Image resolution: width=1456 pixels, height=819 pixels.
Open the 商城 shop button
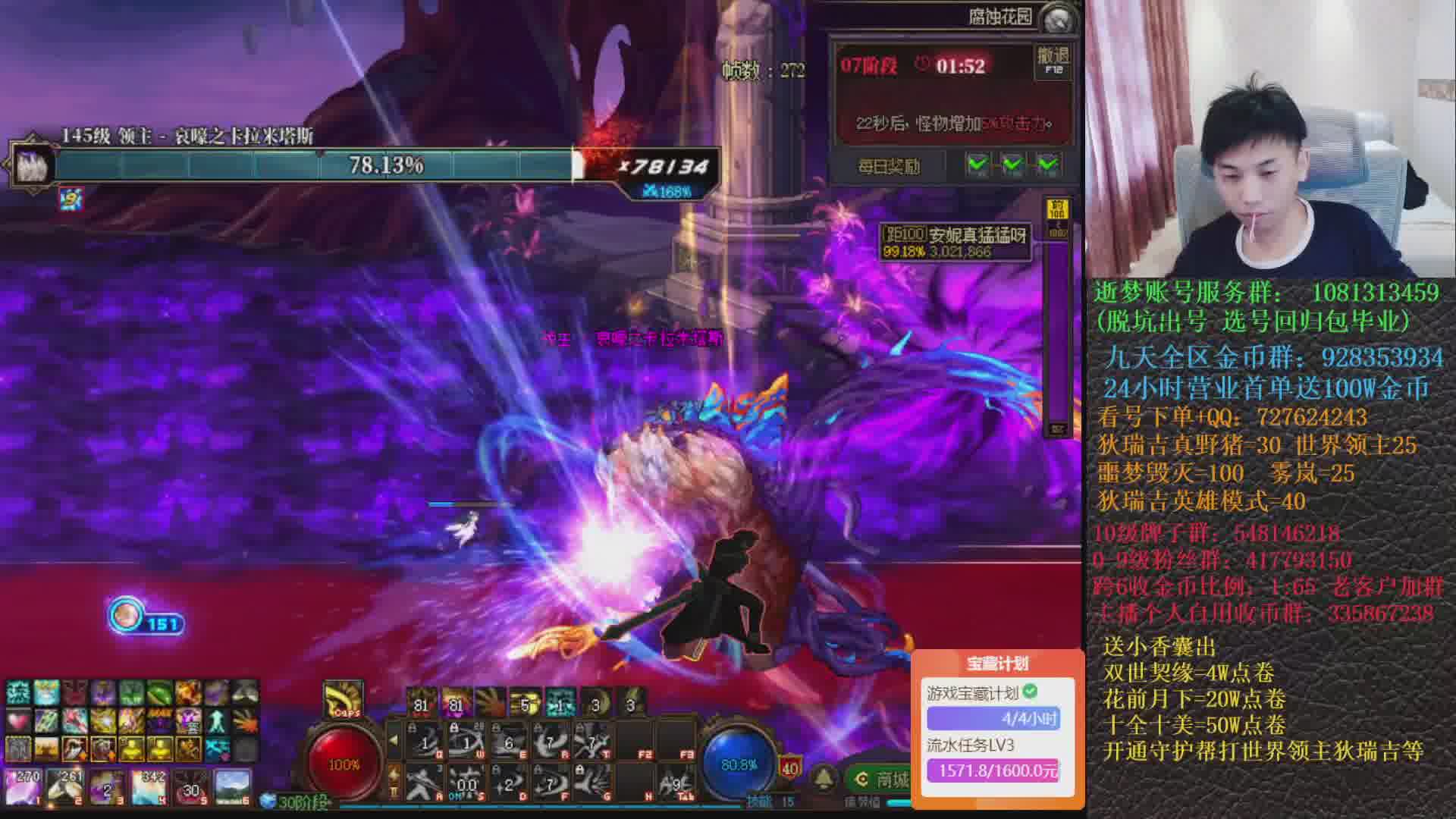pyautogui.click(x=882, y=779)
